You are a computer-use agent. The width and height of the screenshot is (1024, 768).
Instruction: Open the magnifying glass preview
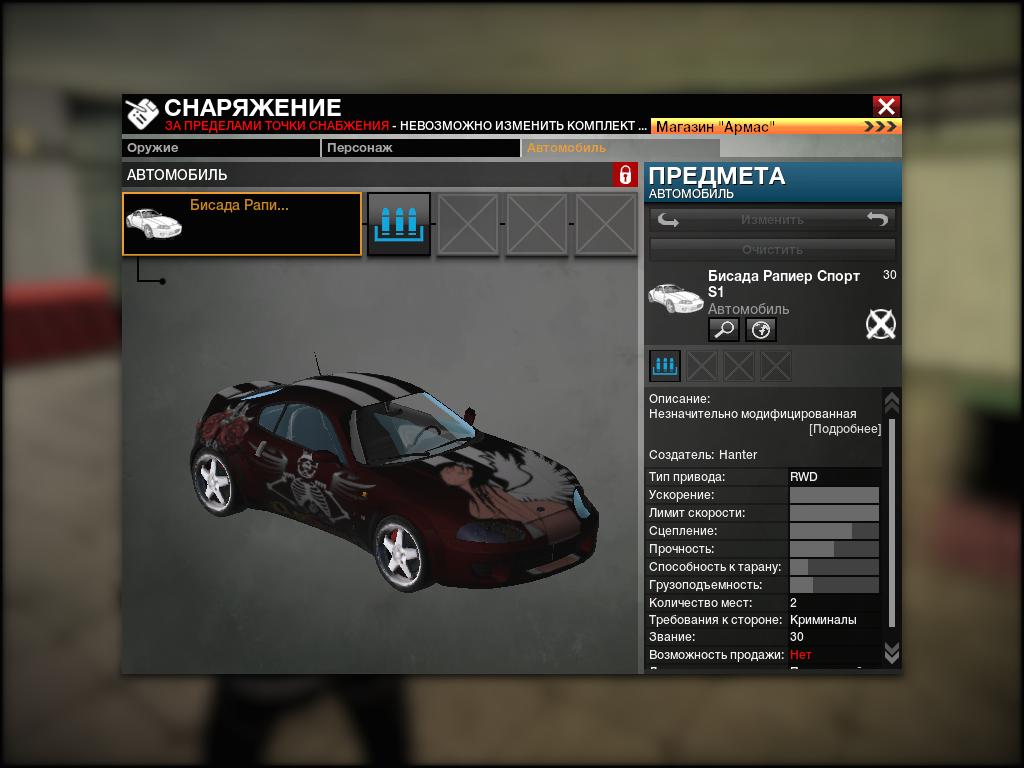tap(723, 329)
